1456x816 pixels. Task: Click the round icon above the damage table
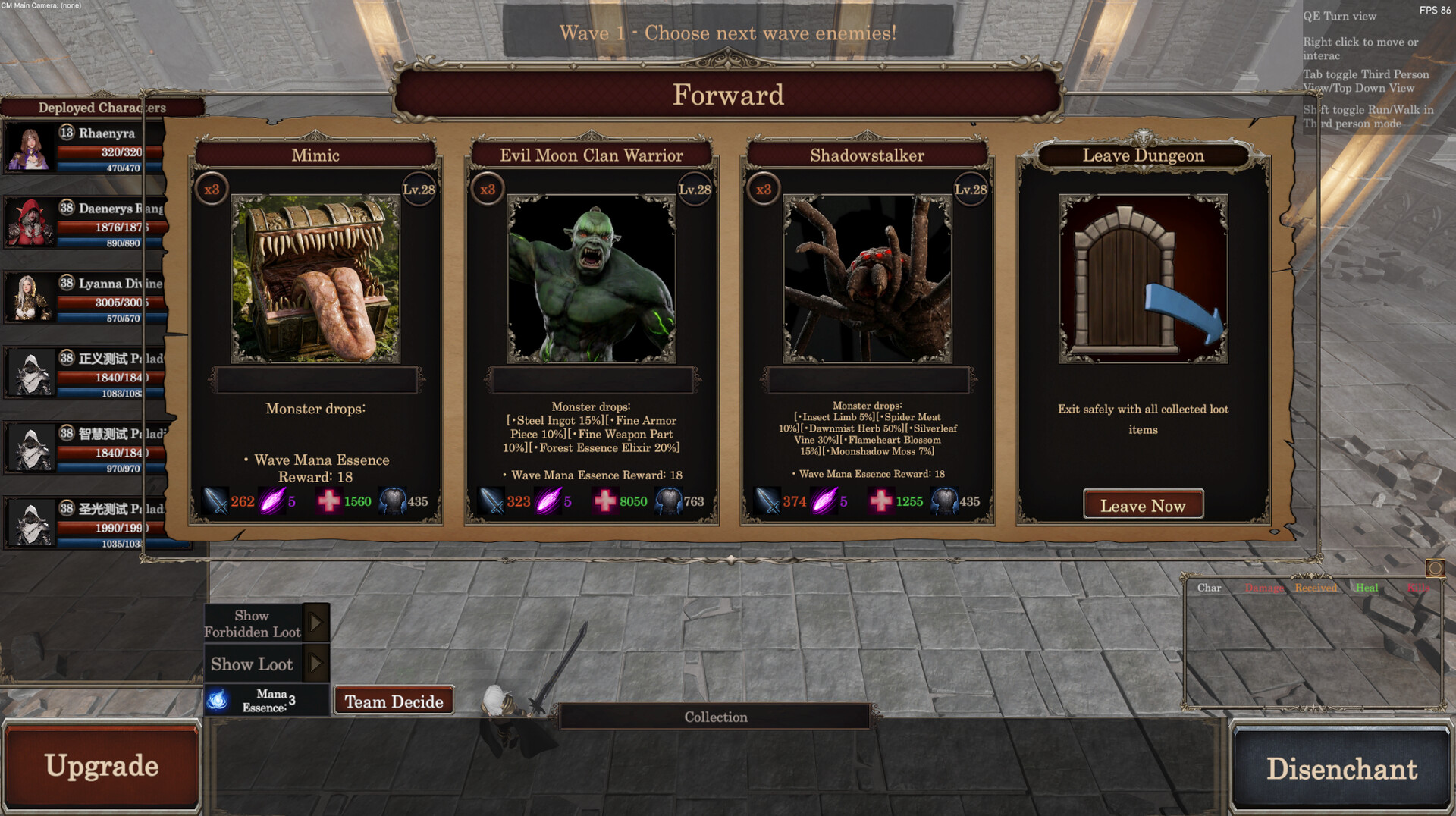coord(1435,568)
